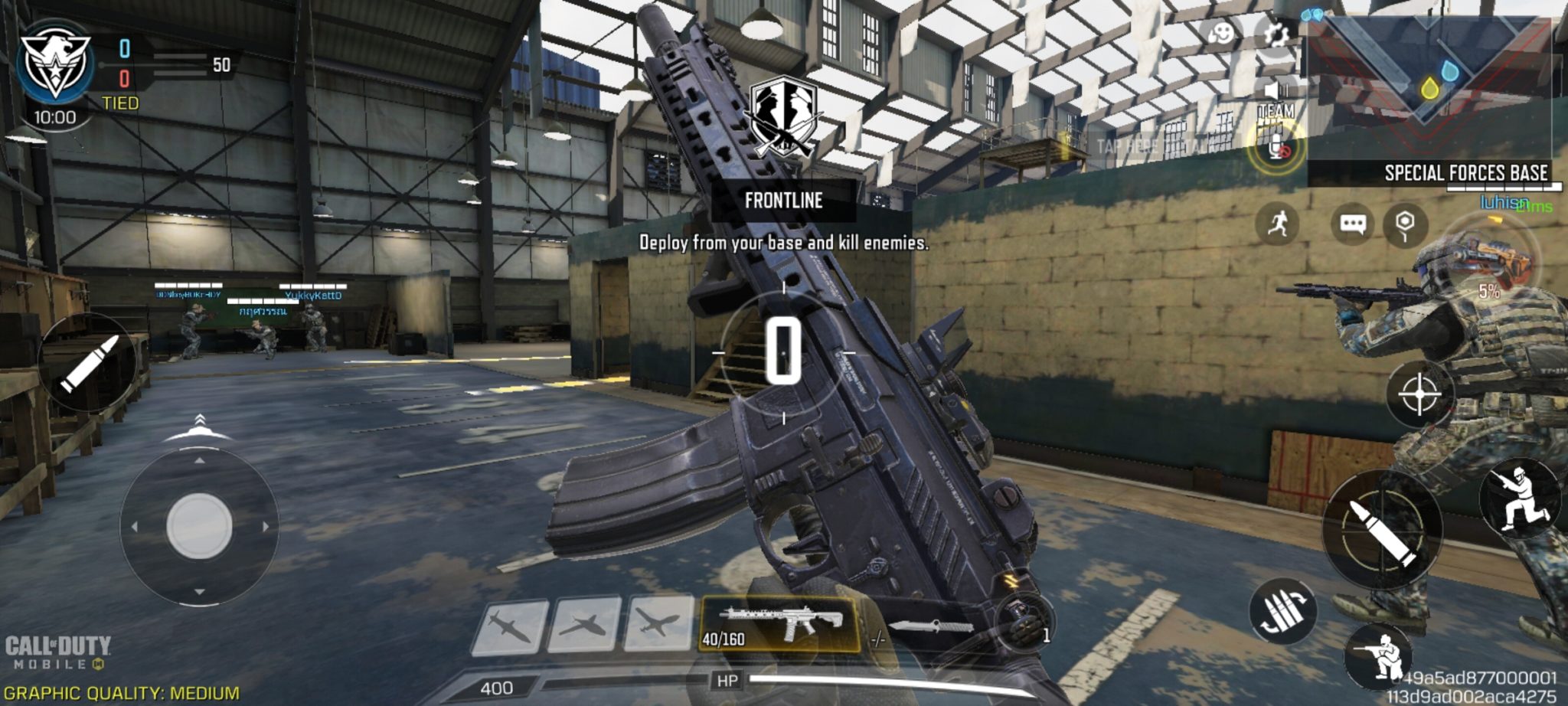Throw the frag grenade with count 1
This screenshot has width=1568, height=706.
coord(1024,624)
